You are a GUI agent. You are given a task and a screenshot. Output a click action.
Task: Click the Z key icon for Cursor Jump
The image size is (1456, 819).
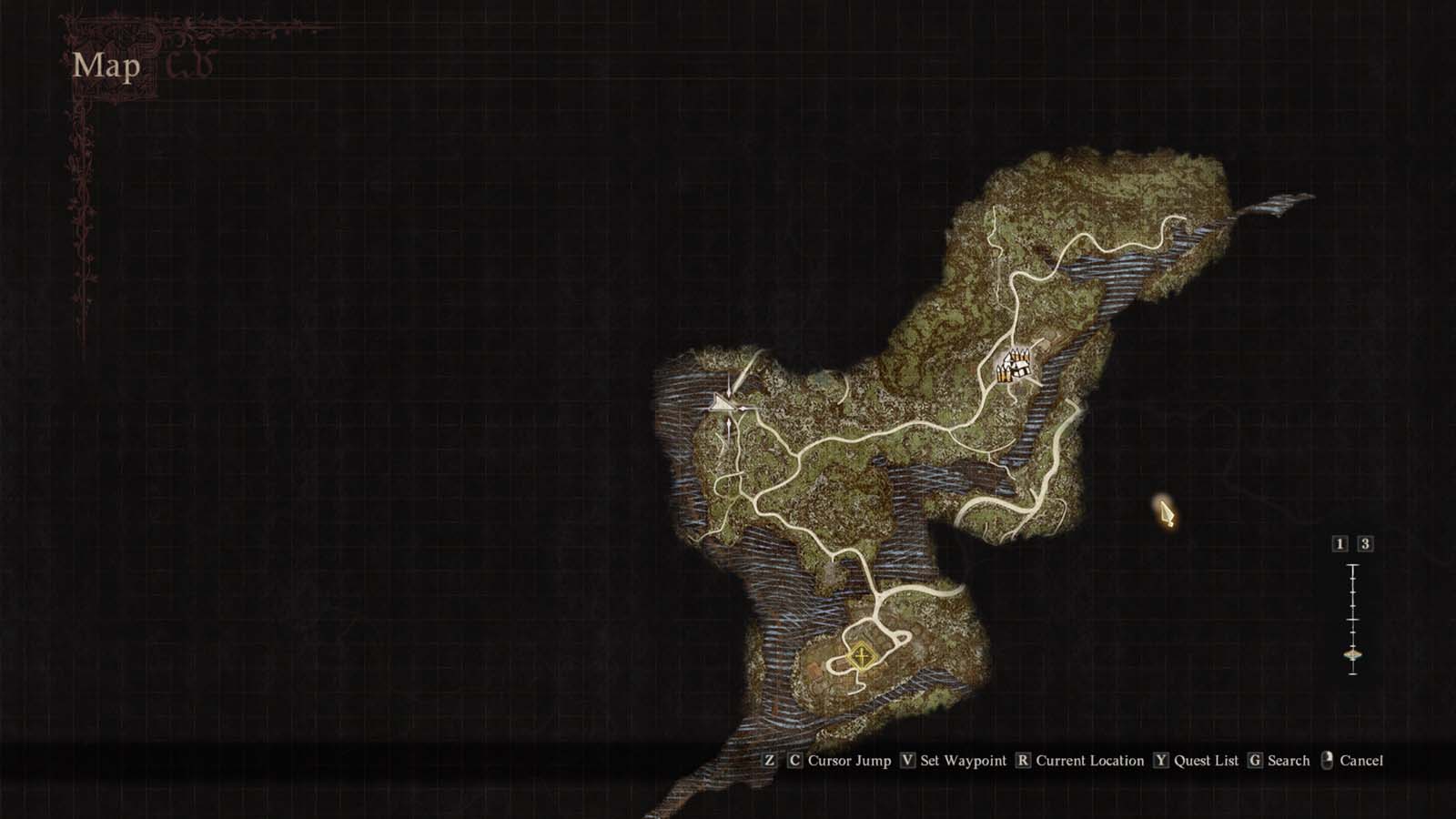770,760
